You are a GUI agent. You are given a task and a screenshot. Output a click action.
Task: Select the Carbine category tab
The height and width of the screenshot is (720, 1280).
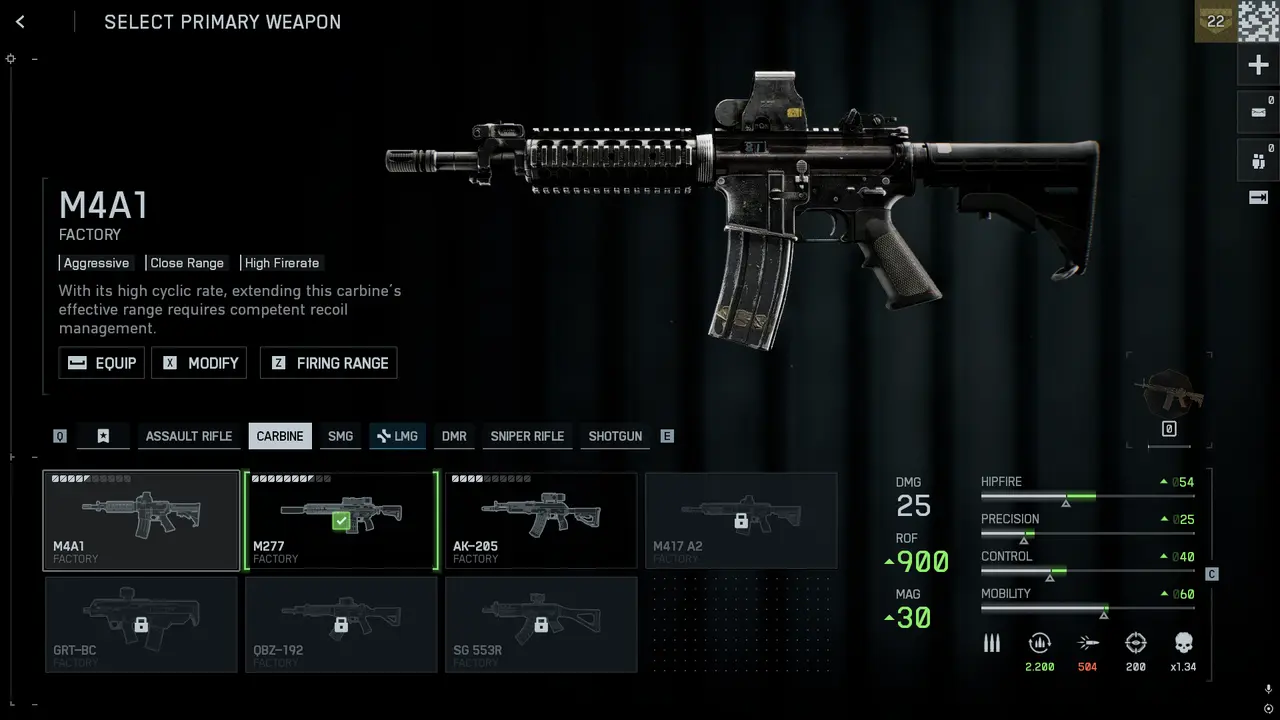coord(280,436)
